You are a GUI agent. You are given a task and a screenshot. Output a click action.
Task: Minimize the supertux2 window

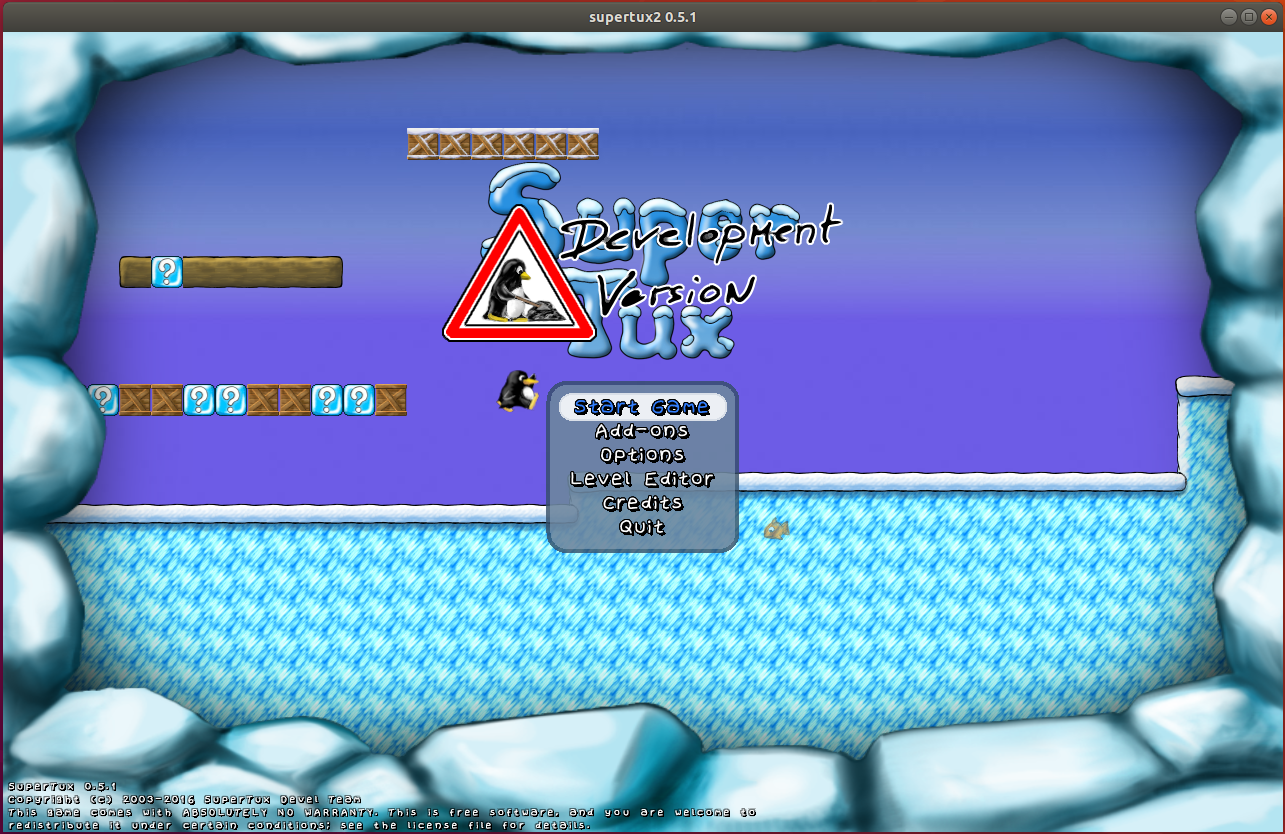pyautogui.click(x=1229, y=17)
